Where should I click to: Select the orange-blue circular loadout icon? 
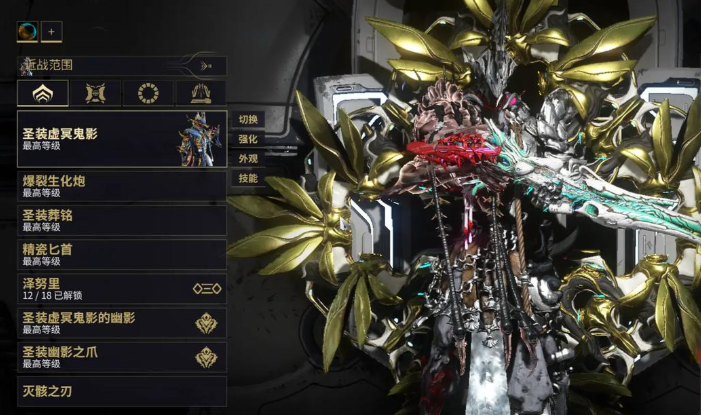[x=28, y=31]
